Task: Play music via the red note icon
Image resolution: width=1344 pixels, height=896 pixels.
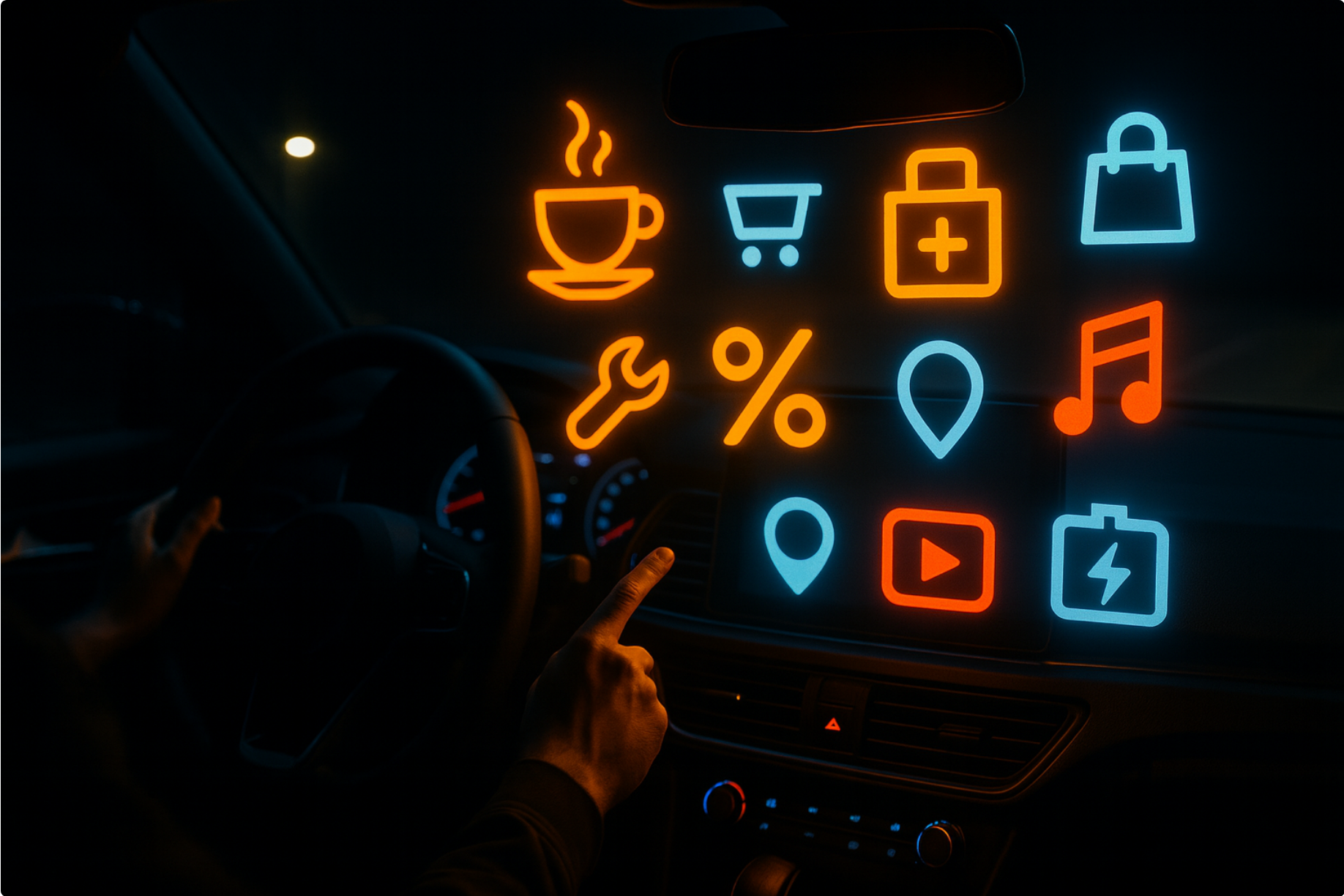Action: tap(1111, 370)
